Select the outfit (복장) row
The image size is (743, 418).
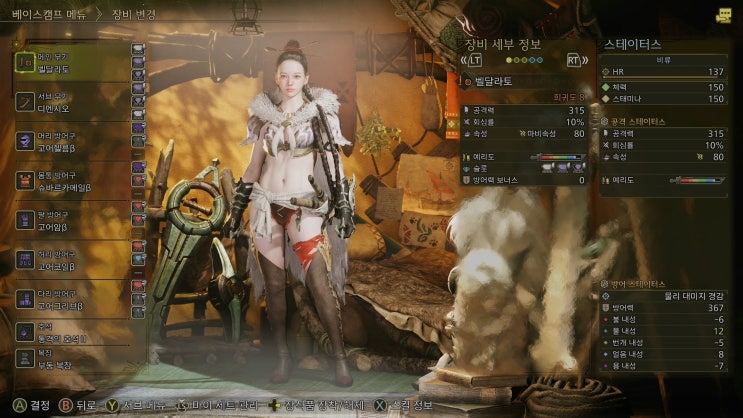[x=70, y=362]
